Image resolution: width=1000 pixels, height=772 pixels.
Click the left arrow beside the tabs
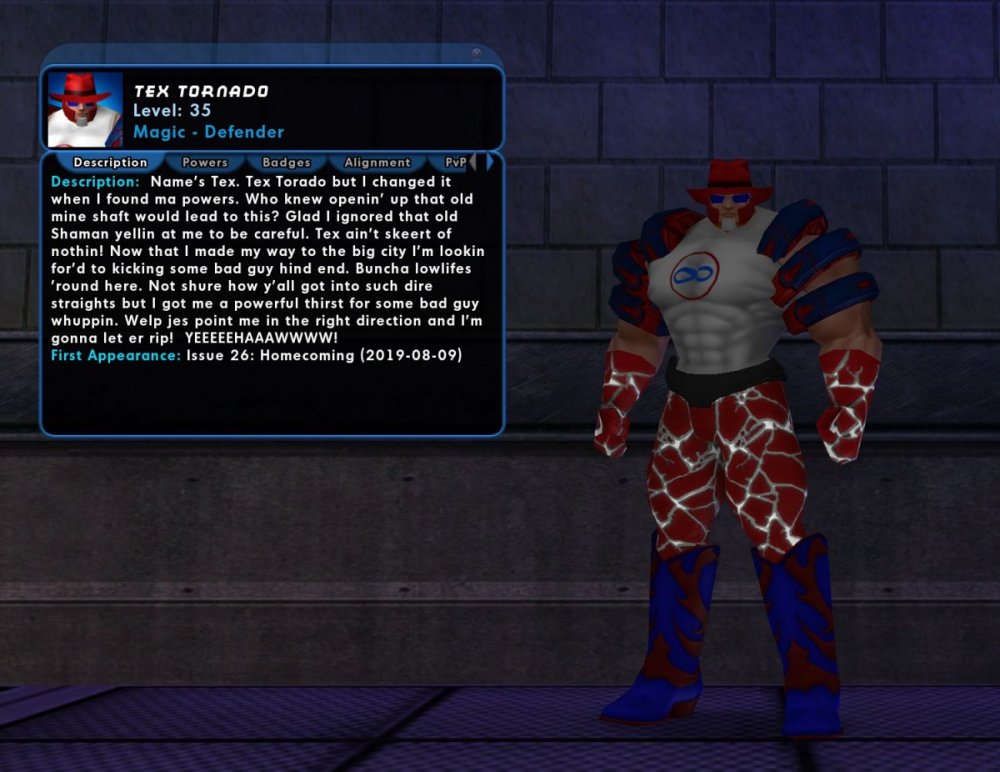(475, 161)
